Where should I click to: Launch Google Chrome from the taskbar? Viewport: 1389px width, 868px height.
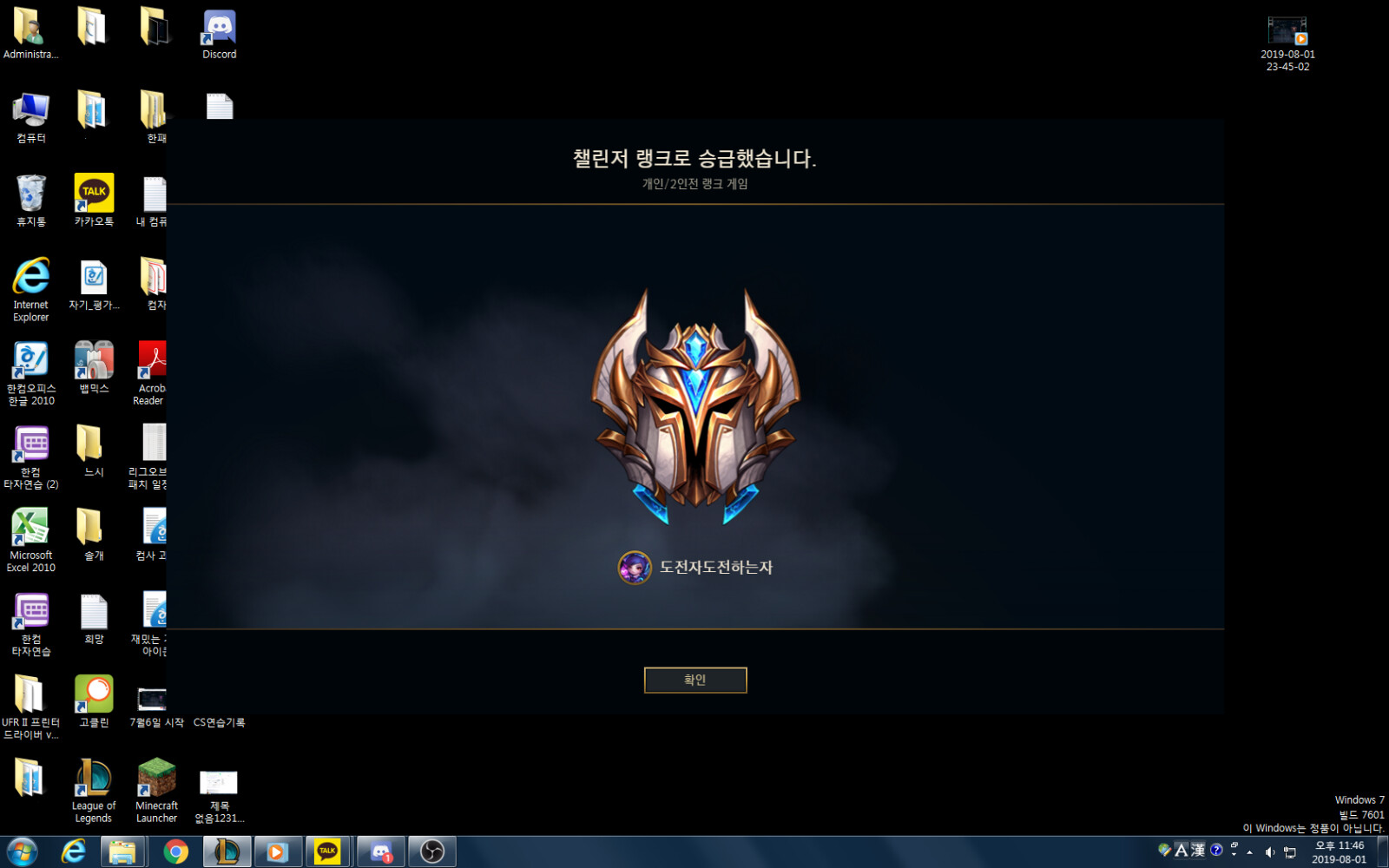176,851
